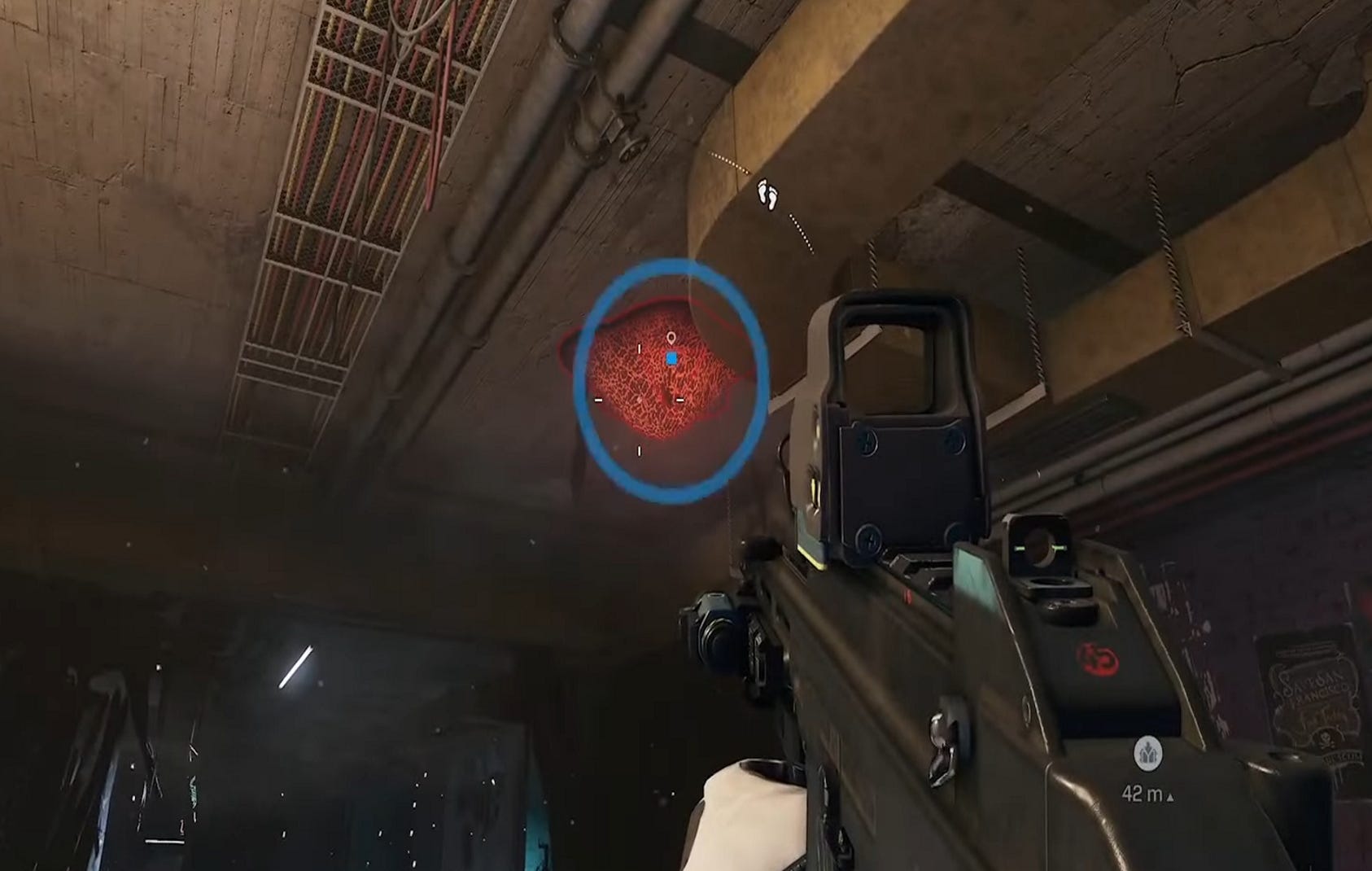Click the top crosshair tick mark
The image size is (1372, 871).
639,348
